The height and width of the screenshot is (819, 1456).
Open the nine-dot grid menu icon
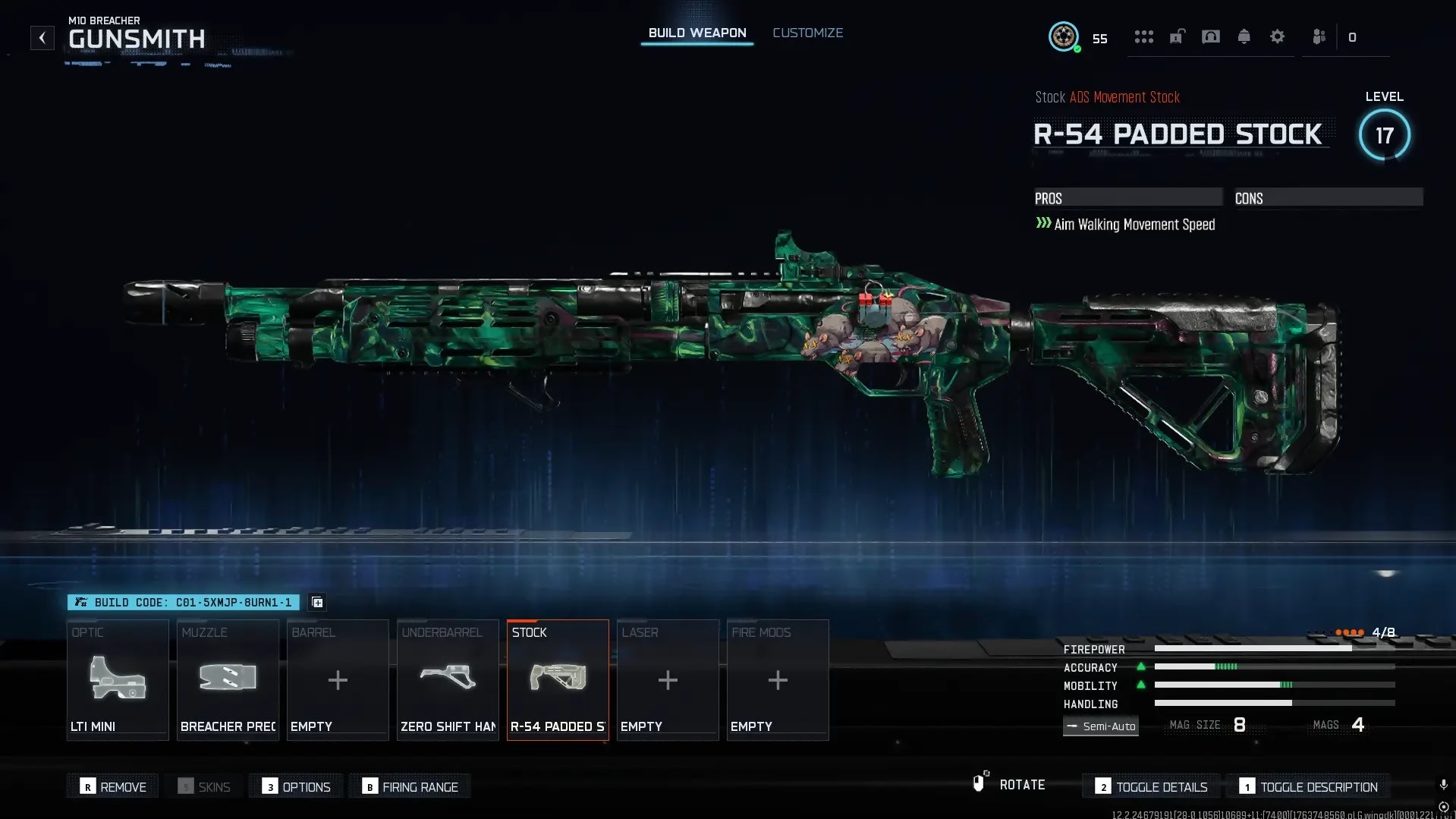[x=1143, y=36]
